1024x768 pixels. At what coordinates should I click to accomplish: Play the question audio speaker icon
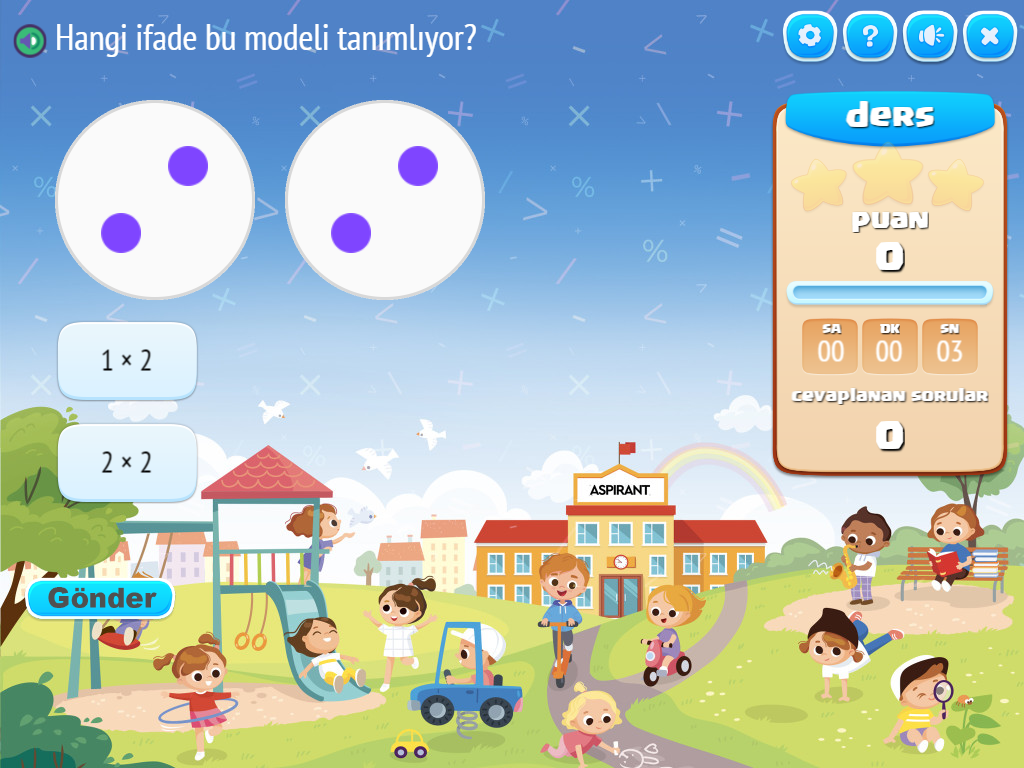click(30, 40)
